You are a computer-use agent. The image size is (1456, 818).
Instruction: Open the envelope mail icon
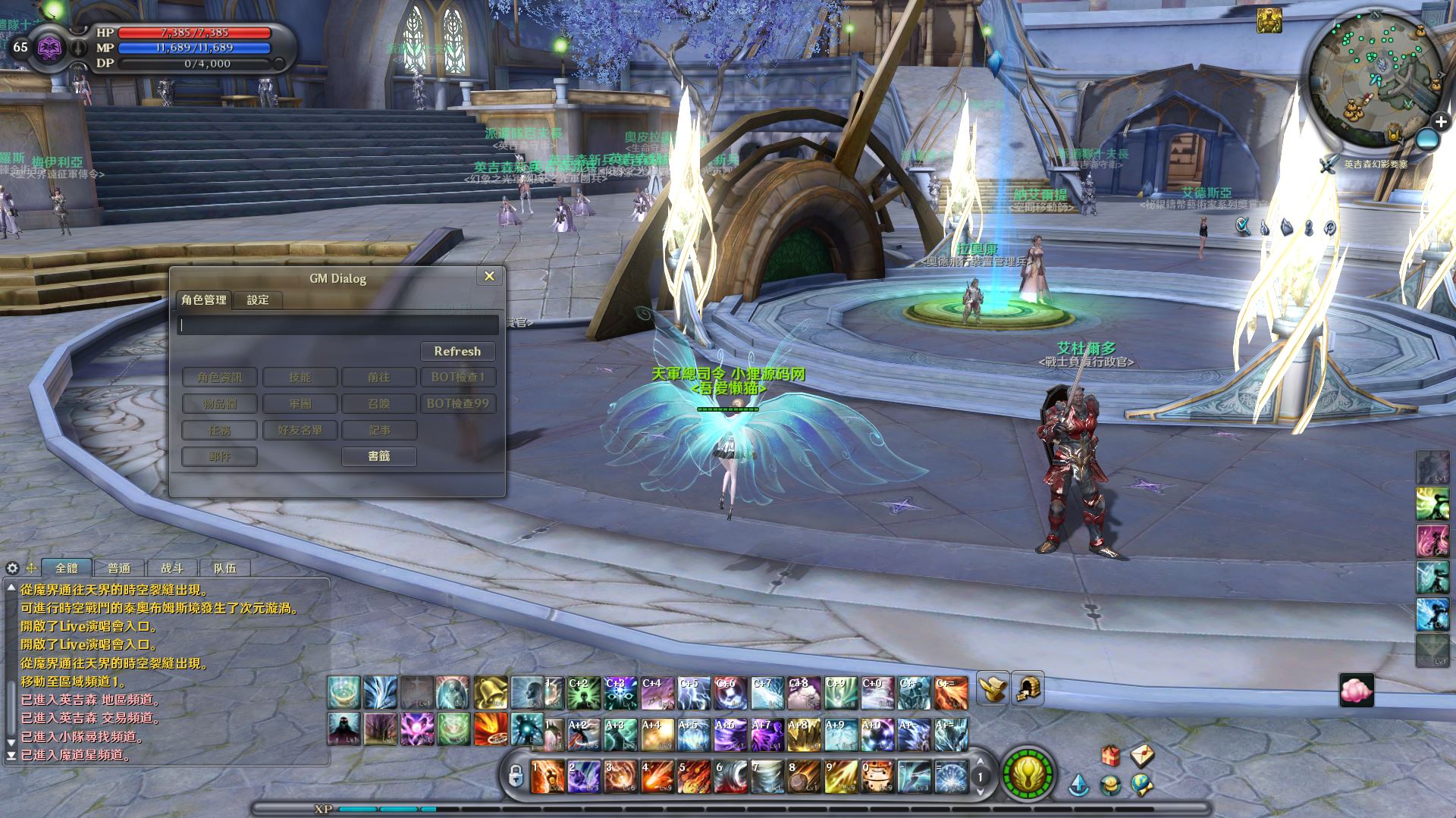1142,754
